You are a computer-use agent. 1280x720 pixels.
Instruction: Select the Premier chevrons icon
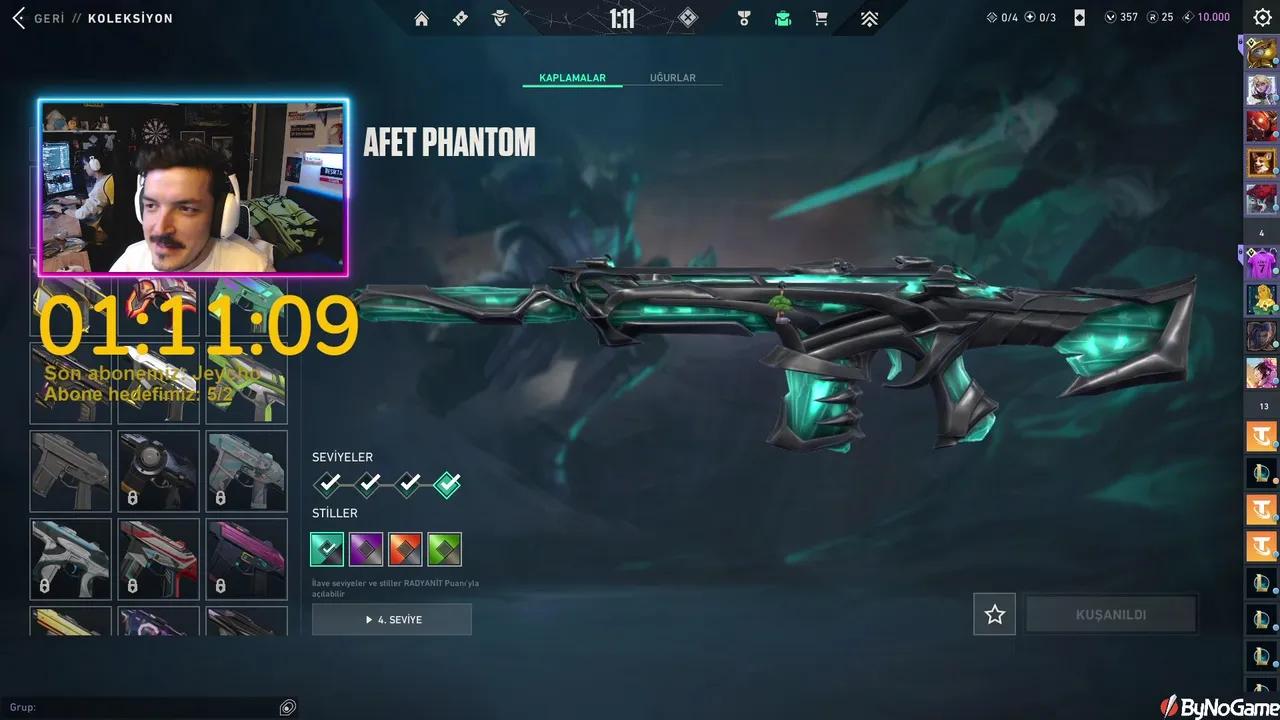(x=869, y=18)
